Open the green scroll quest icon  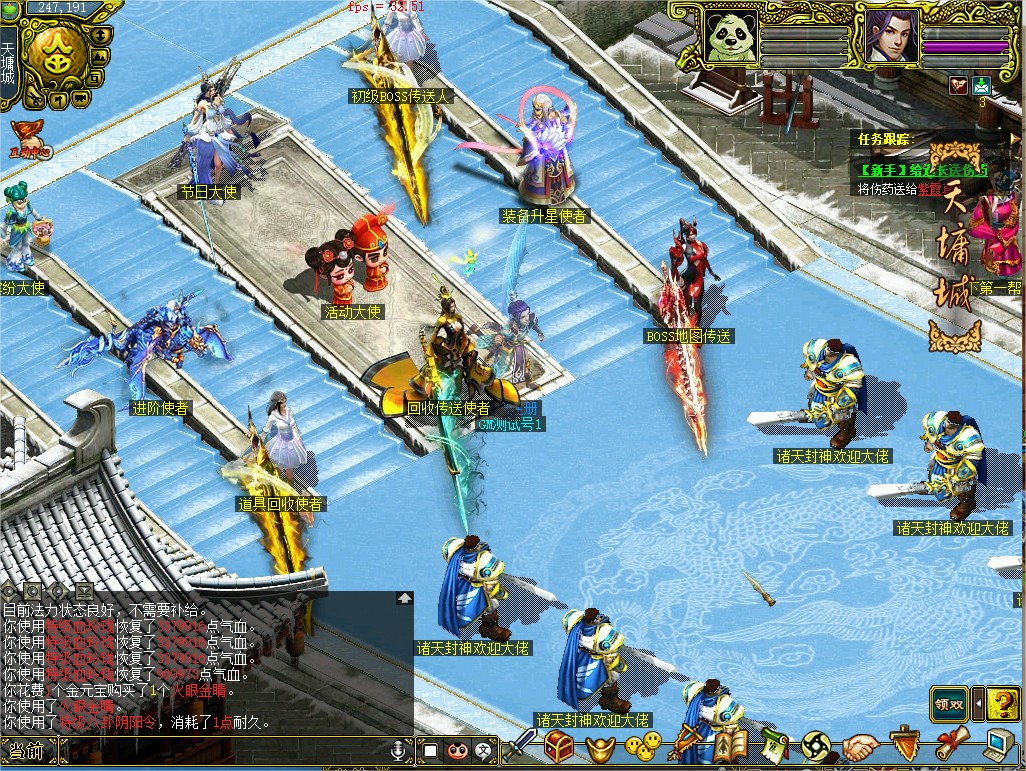pos(773,745)
